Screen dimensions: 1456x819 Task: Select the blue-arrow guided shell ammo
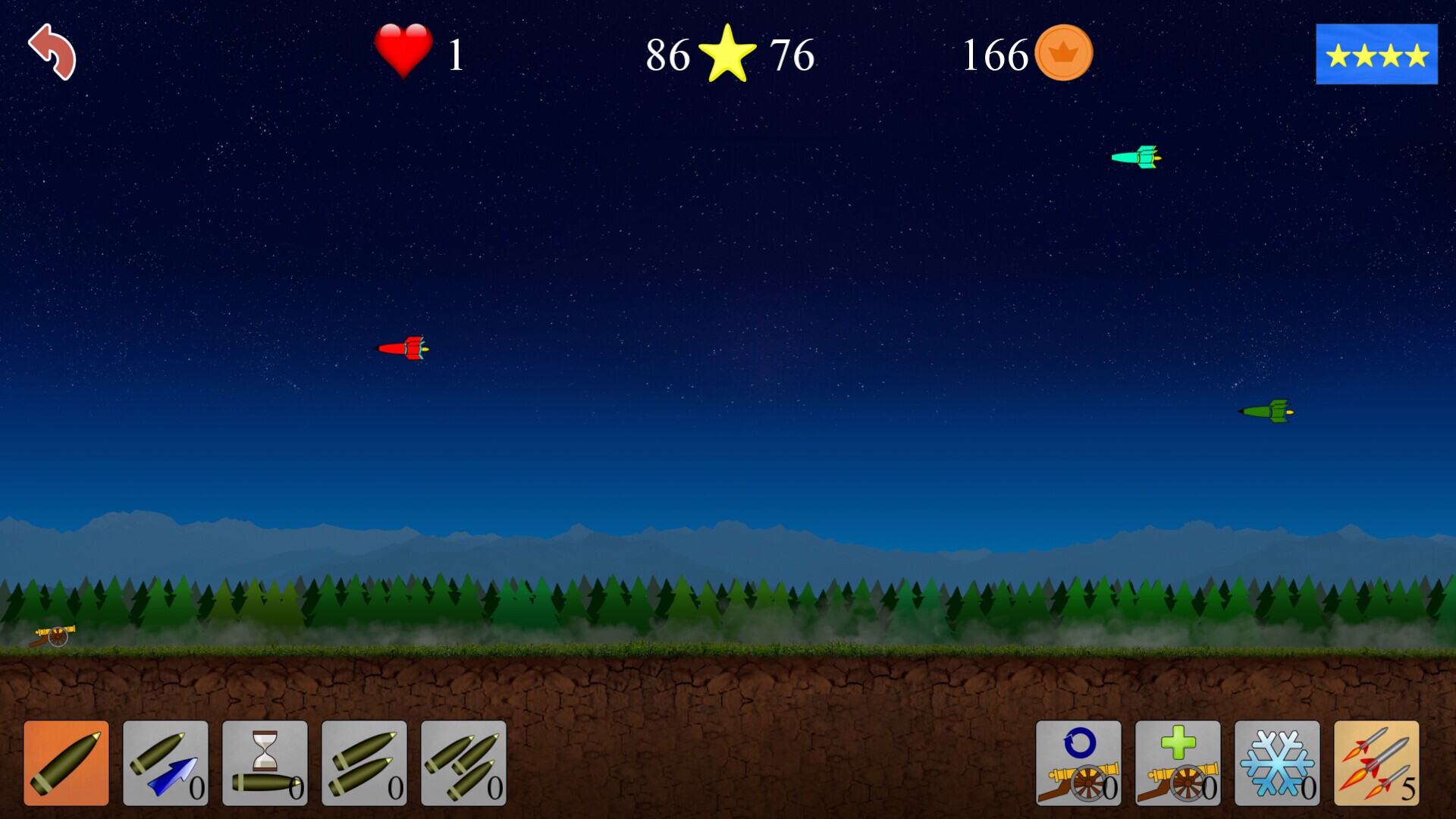164,762
